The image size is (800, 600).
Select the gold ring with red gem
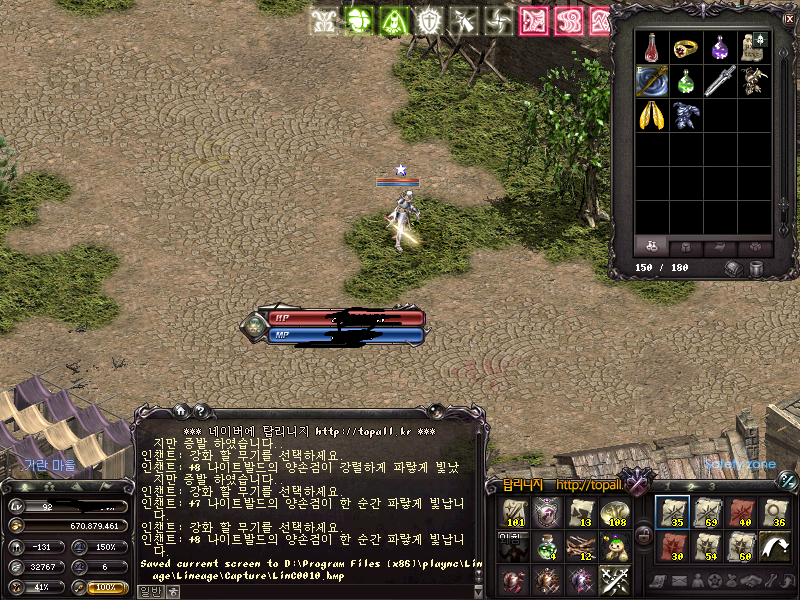(686, 47)
